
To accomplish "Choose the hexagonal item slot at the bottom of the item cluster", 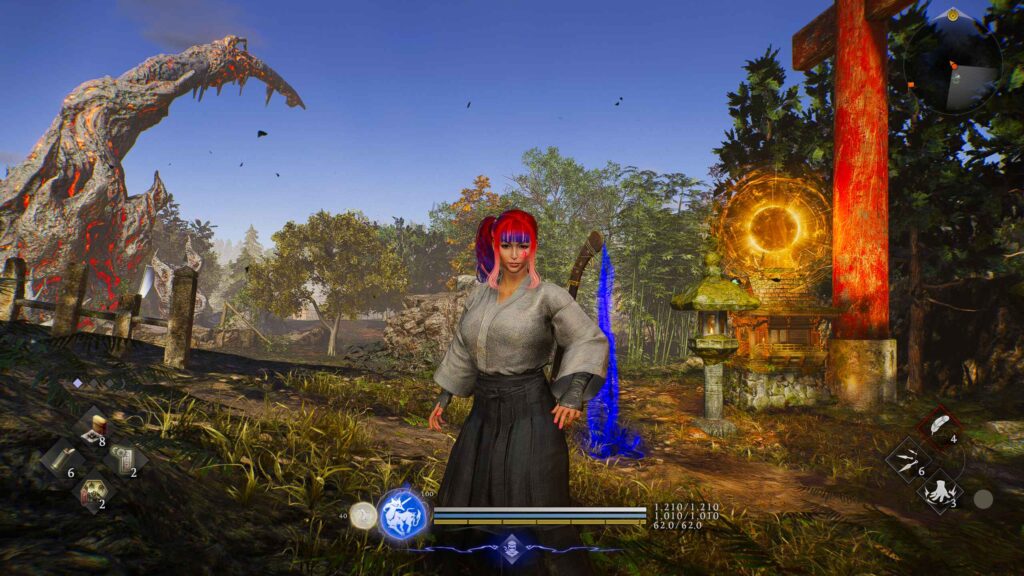I will pyautogui.click(x=92, y=491).
